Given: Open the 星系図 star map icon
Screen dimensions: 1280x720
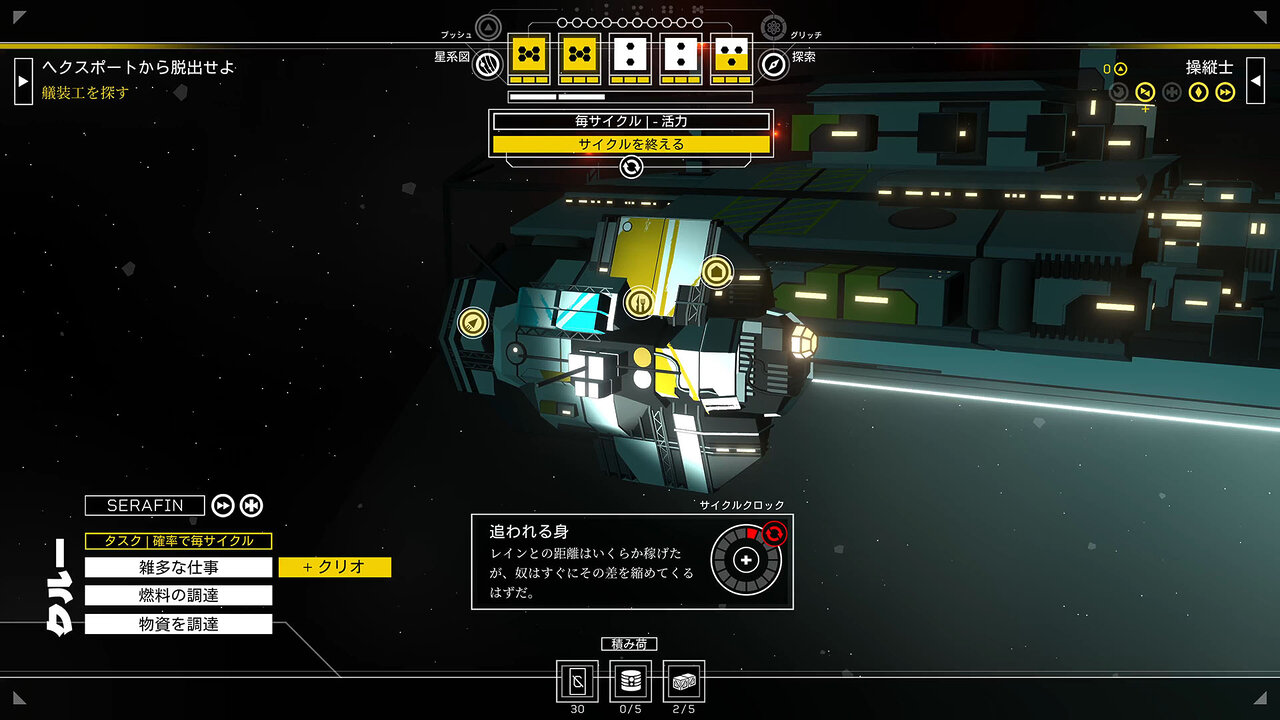Looking at the screenshot, I should coord(487,64).
